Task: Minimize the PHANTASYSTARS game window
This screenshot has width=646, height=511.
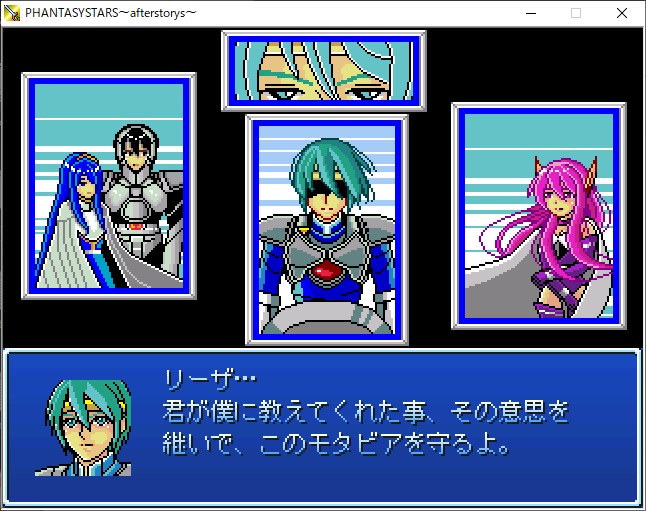Action: click(x=529, y=13)
